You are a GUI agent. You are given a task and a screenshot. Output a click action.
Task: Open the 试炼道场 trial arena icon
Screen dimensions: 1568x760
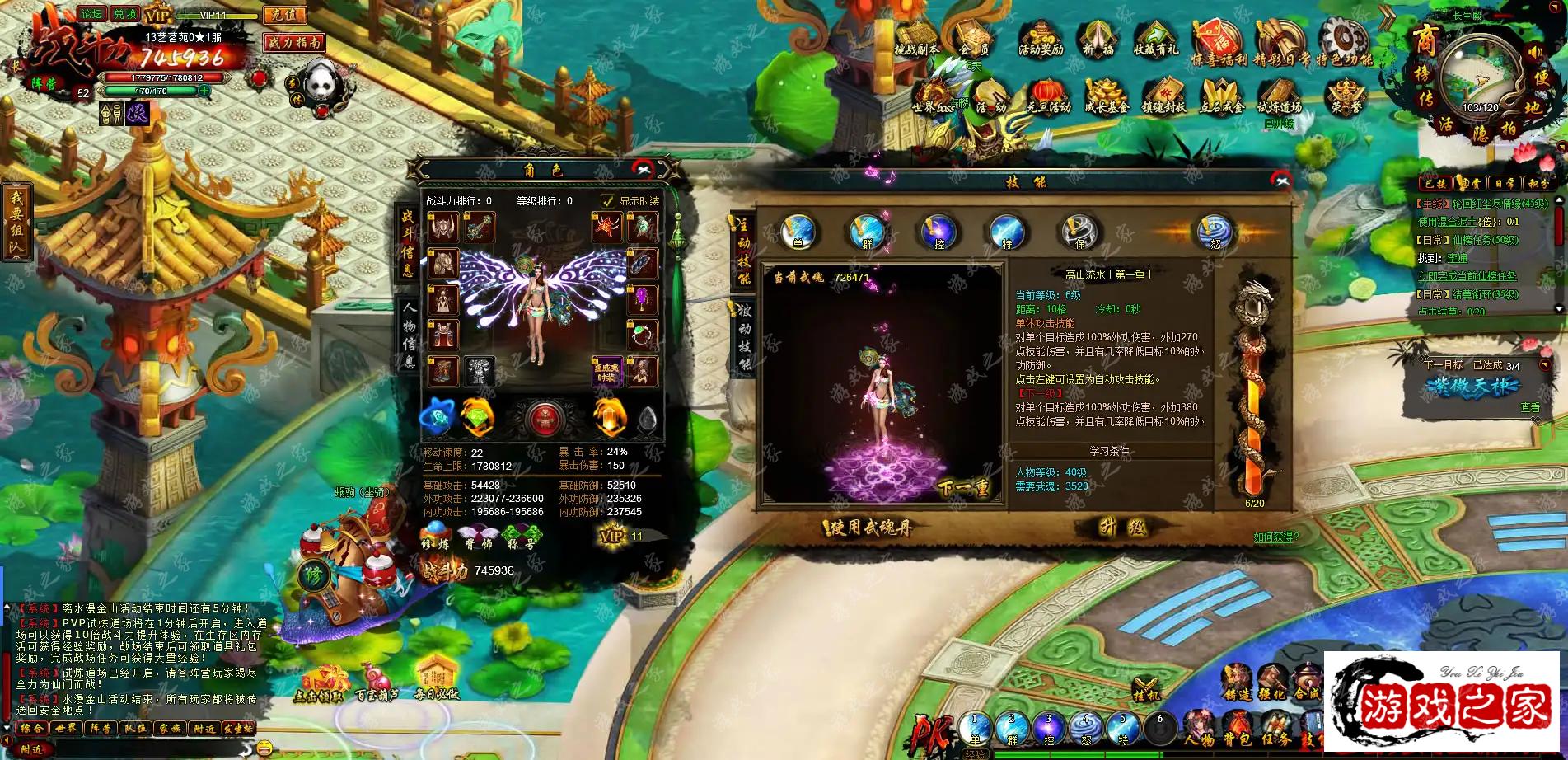click(x=1279, y=99)
